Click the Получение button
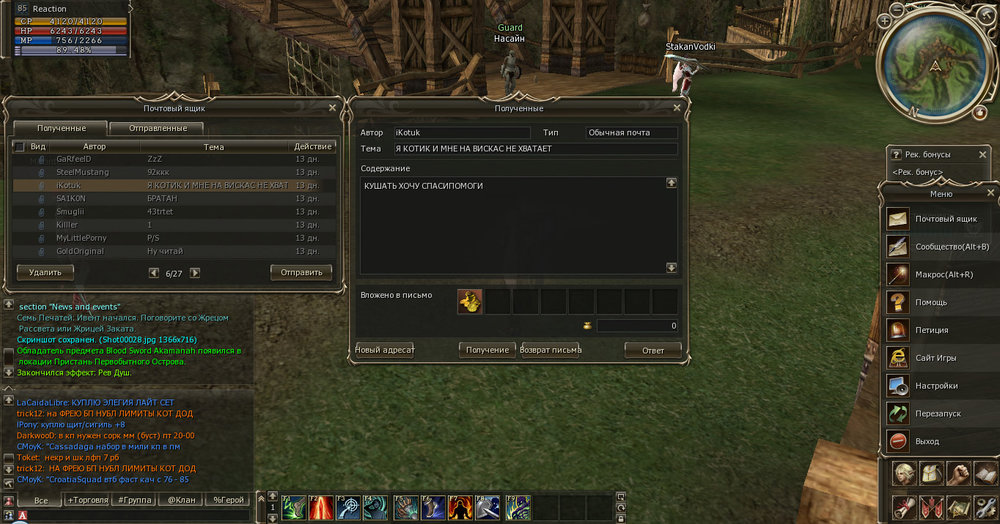 (x=488, y=350)
